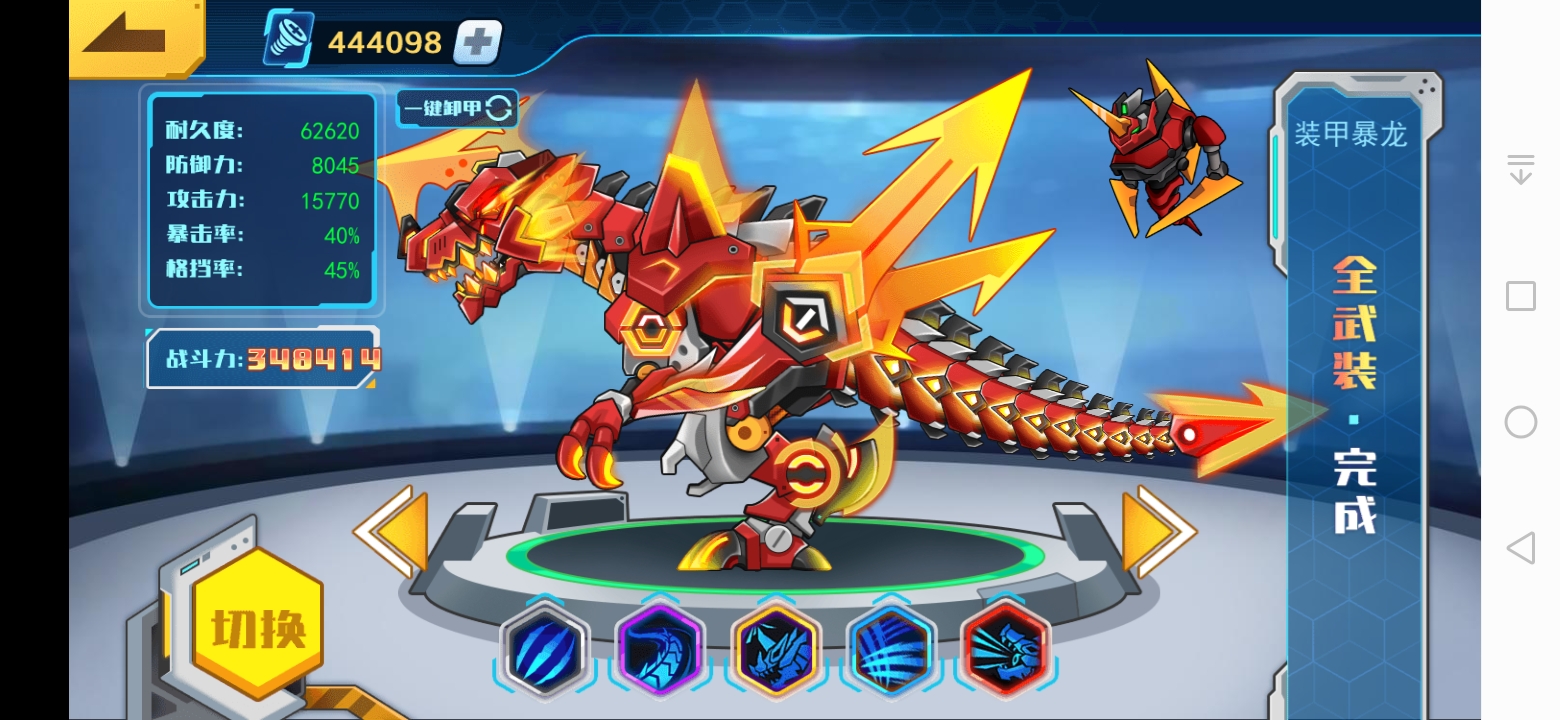Activate the gold-framed dinosaur head skill
The width and height of the screenshot is (1560, 720).
[776, 651]
